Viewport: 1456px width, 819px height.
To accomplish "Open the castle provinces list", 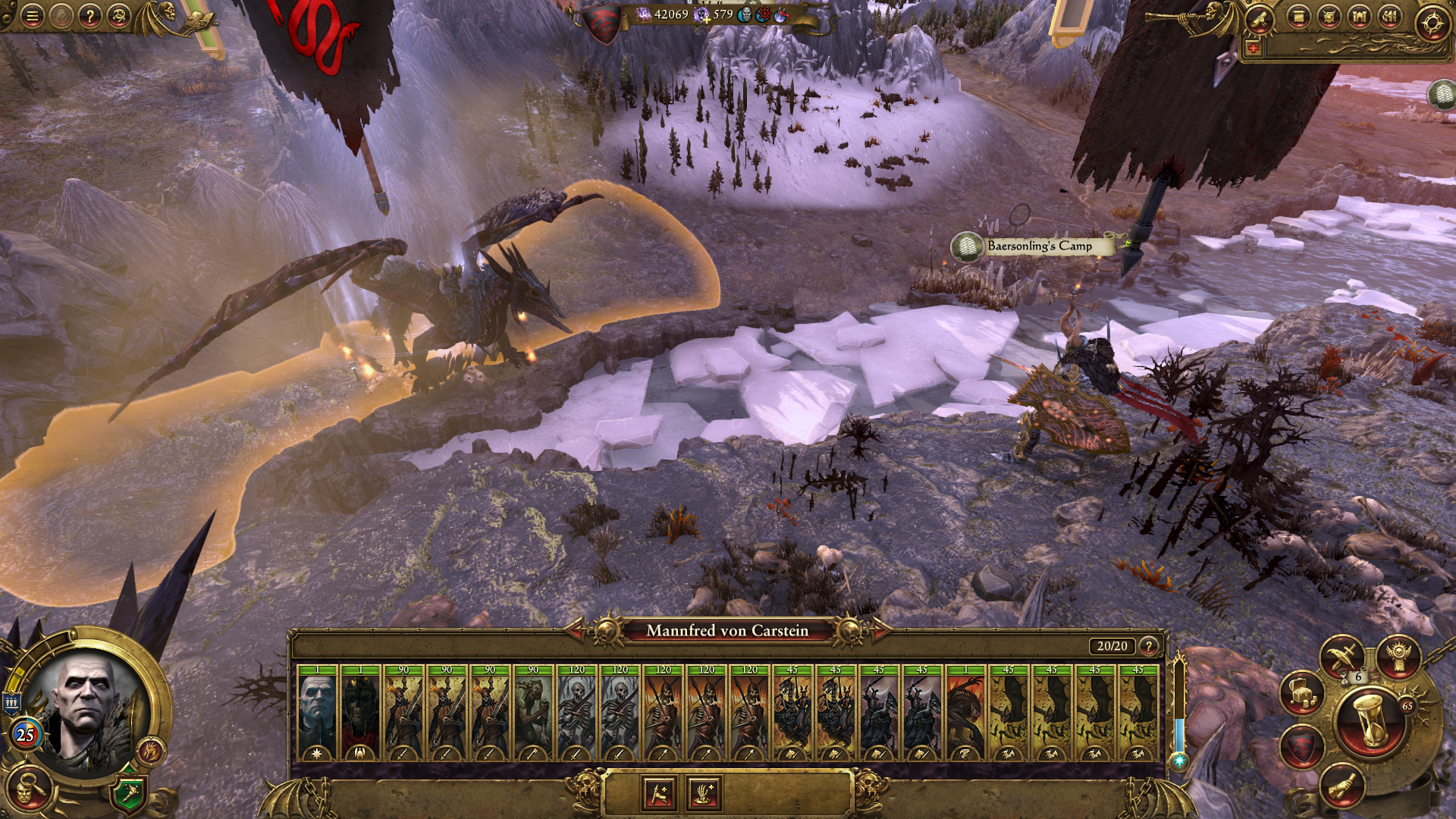I will 1359,17.
